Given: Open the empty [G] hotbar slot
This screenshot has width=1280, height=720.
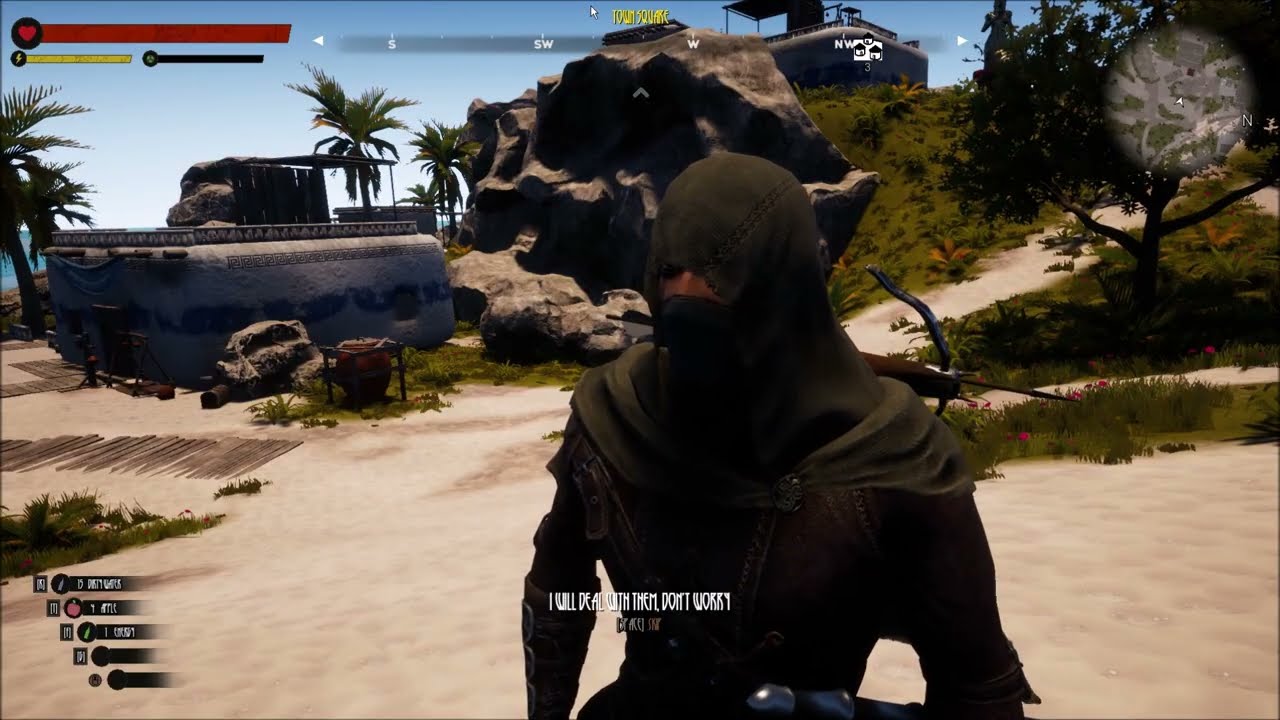Looking at the screenshot, I should pos(100,656).
